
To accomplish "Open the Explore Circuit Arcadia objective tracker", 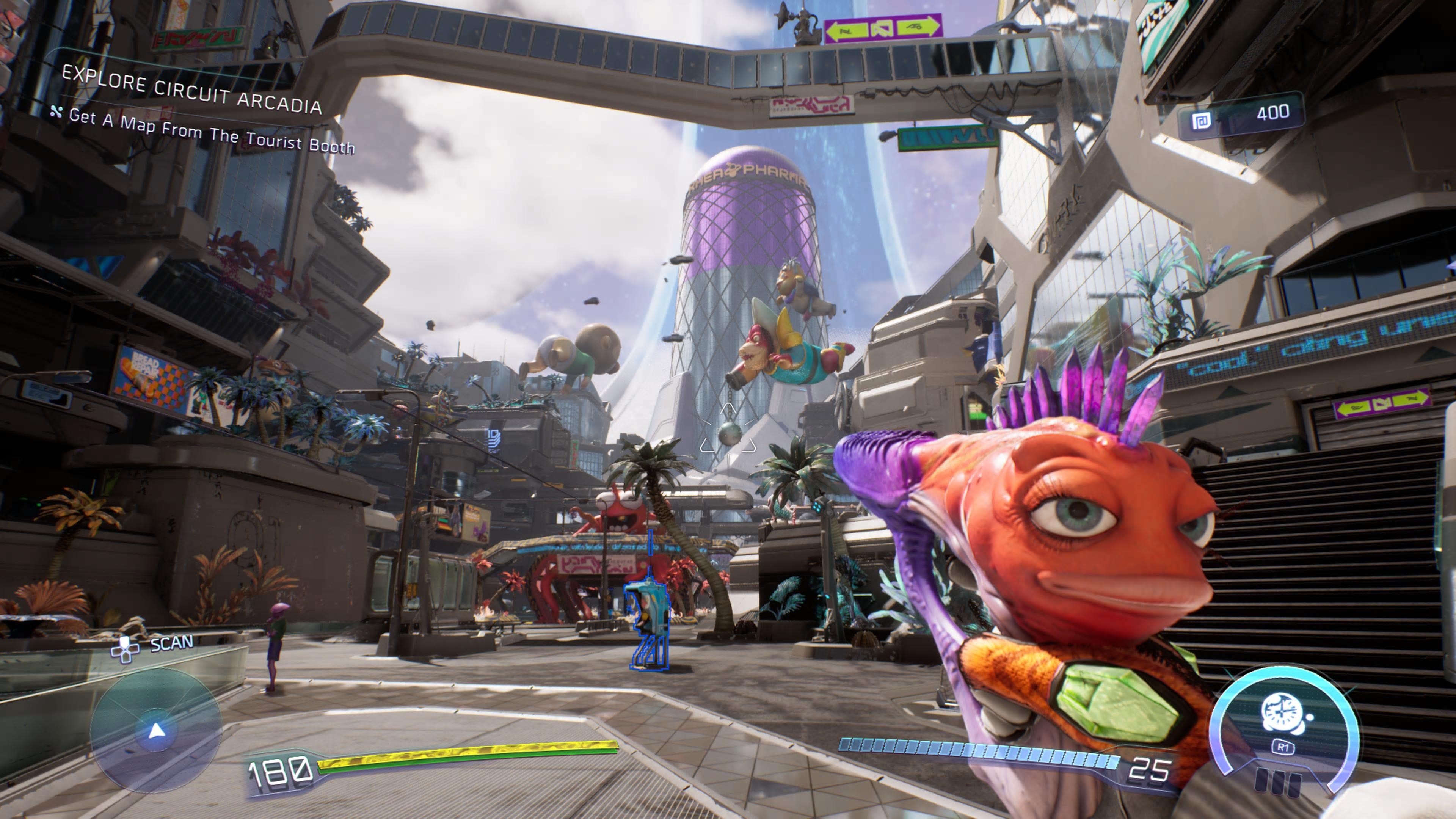I will coord(191,91).
